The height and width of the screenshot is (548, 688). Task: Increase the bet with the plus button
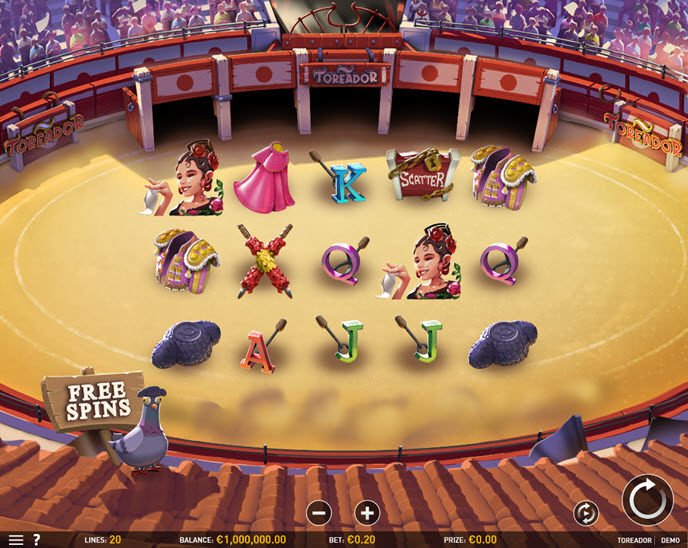tap(367, 513)
